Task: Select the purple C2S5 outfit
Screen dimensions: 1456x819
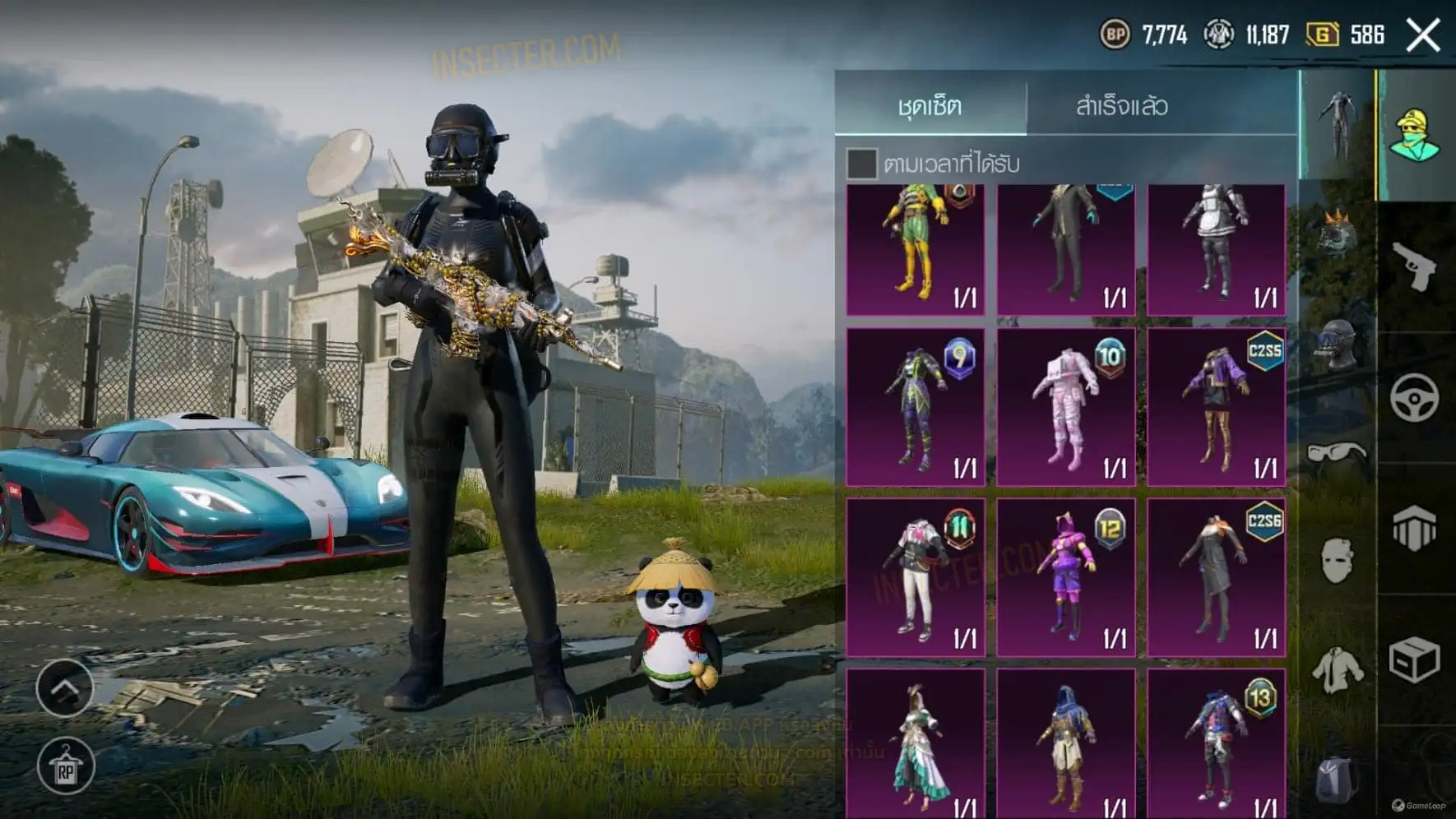Action: (x=1216, y=407)
